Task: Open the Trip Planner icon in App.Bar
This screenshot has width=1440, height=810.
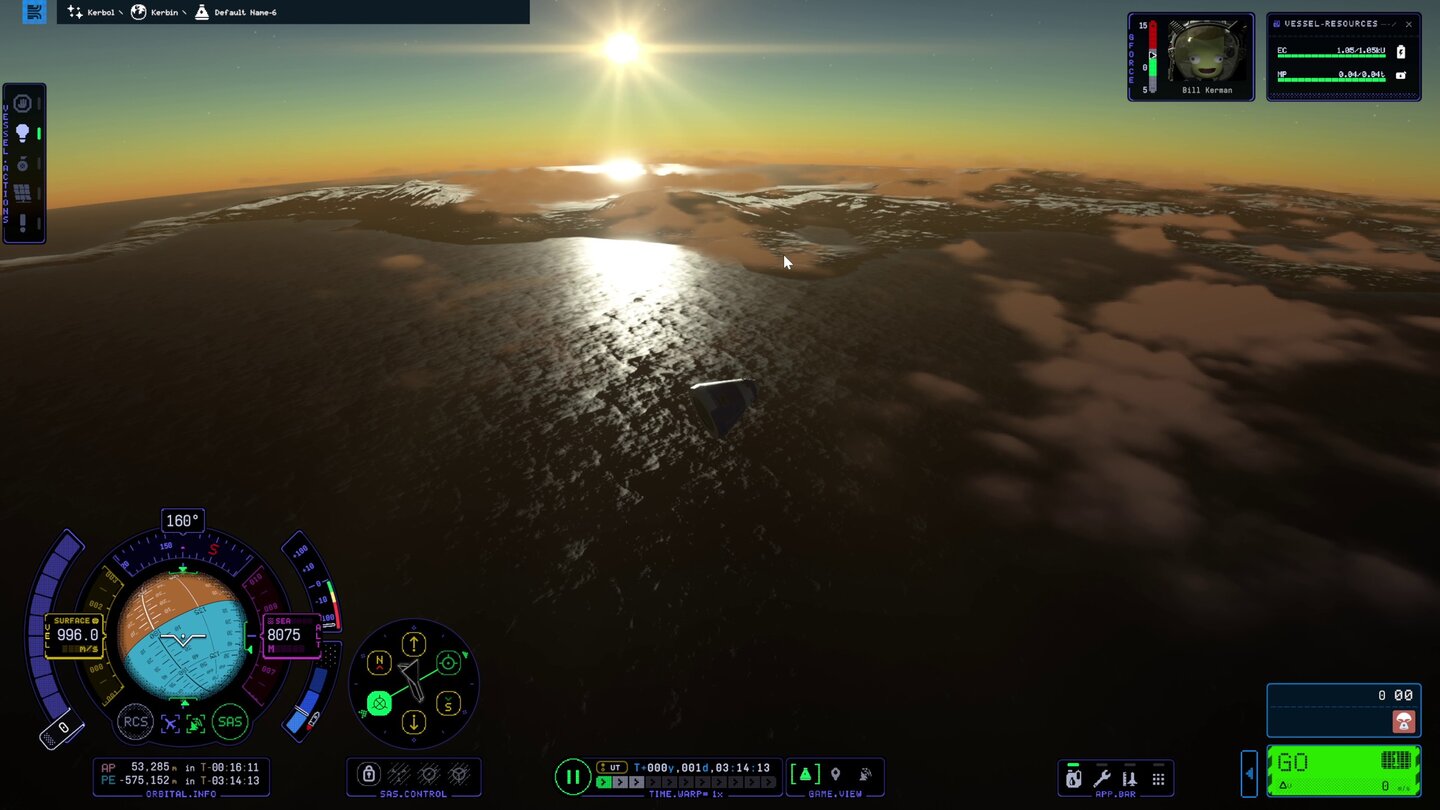Action: point(1129,778)
